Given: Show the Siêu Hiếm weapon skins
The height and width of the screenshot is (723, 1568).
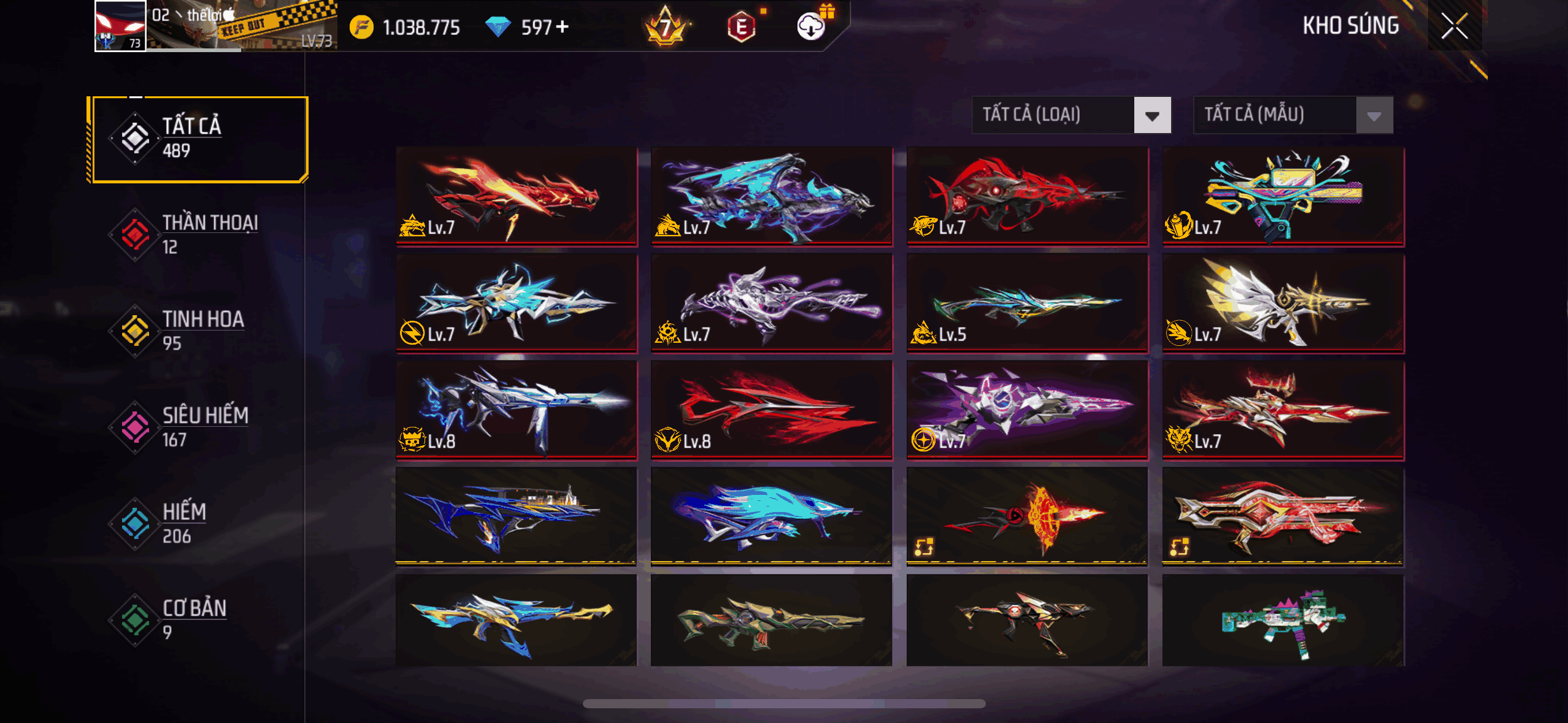Looking at the screenshot, I should [196, 427].
